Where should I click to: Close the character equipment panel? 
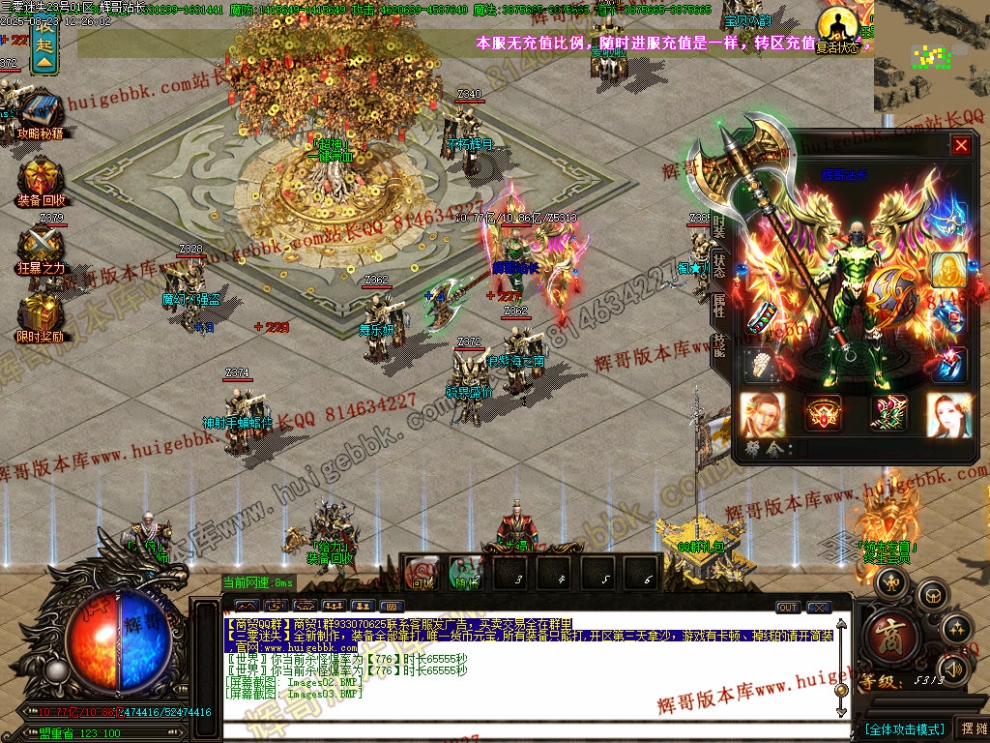[x=961, y=146]
